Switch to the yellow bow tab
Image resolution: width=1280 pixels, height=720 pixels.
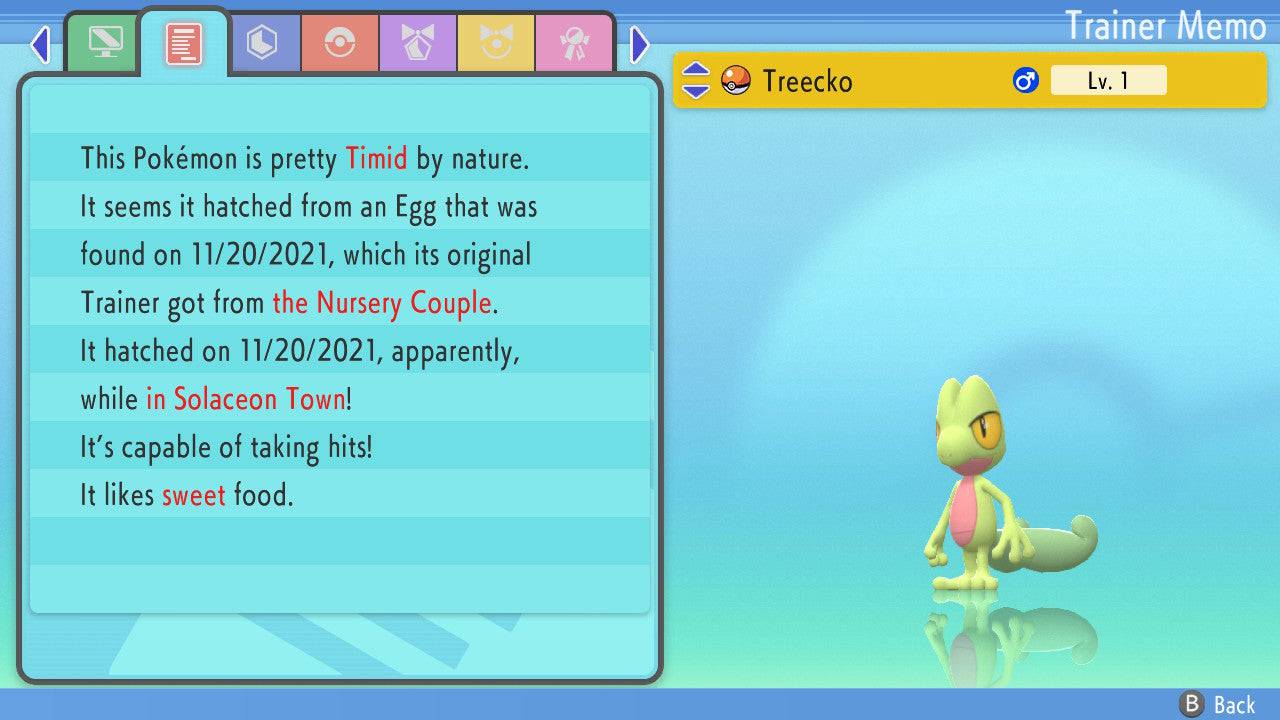coord(496,43)
